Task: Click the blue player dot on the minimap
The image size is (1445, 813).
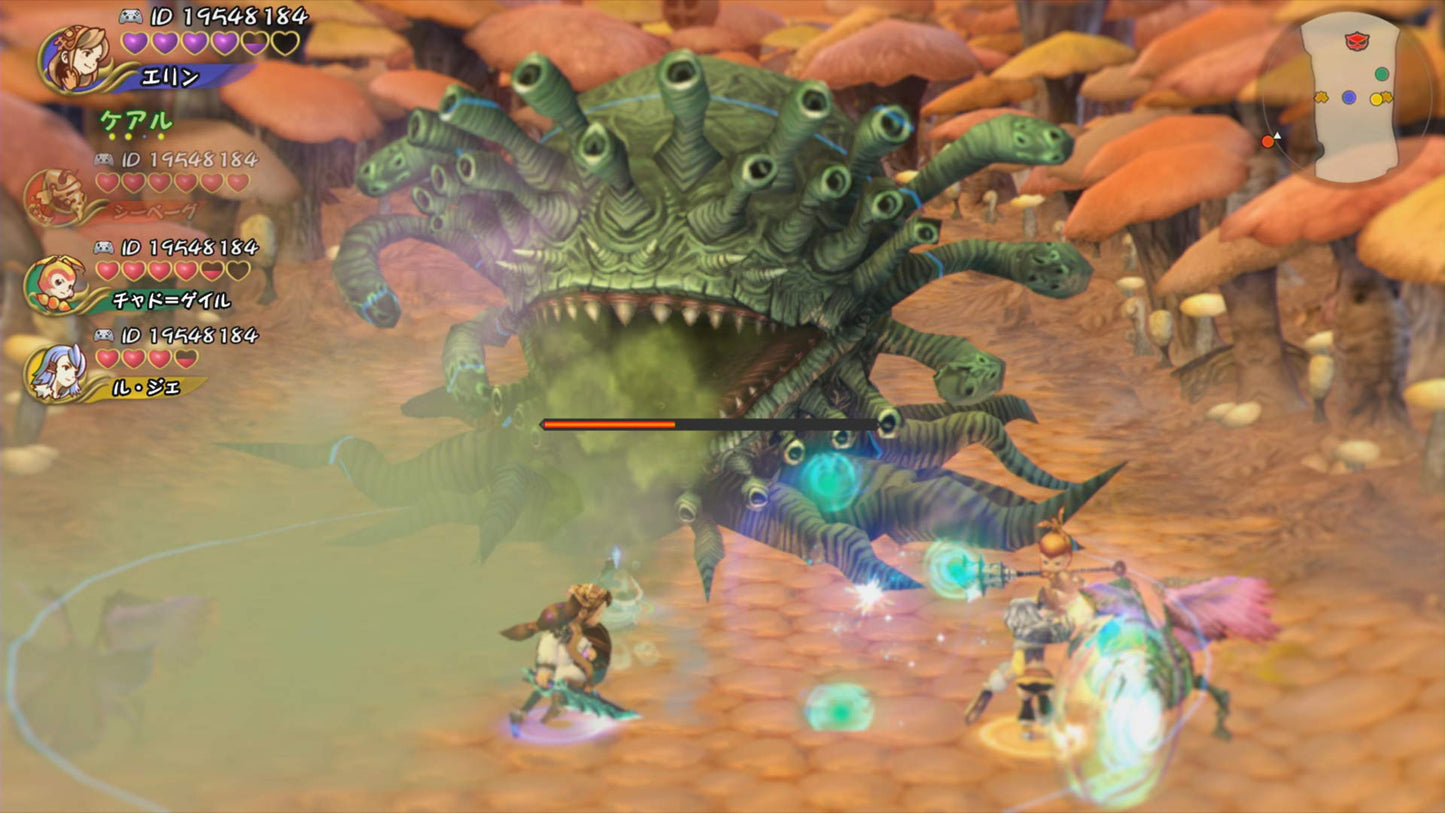Action: click(1349, 97)
